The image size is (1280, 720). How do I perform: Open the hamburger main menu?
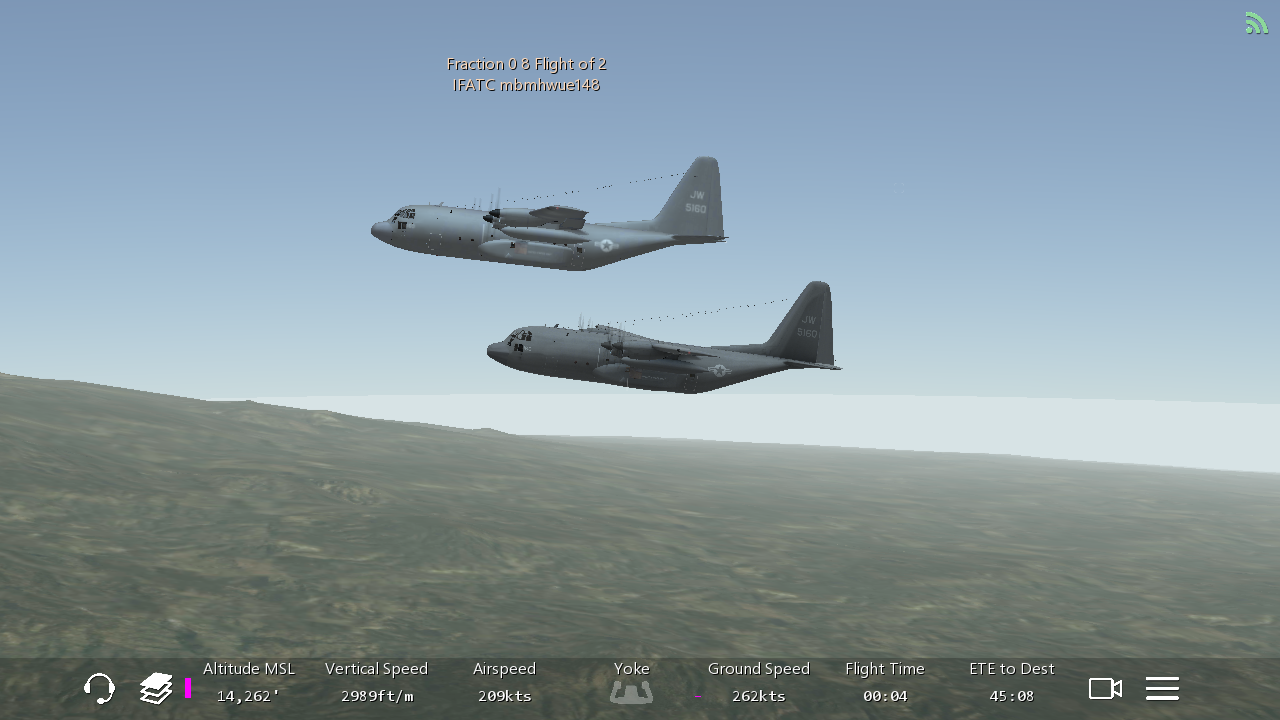1162,688
